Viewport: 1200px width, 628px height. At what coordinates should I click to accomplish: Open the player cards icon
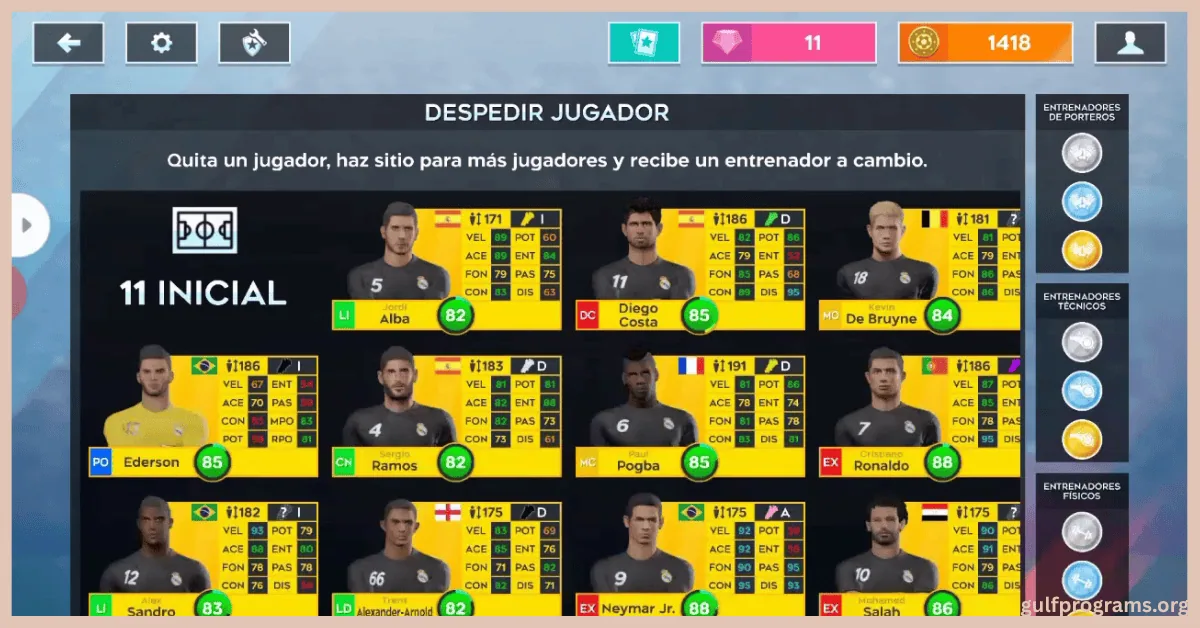tap(643, 43)
